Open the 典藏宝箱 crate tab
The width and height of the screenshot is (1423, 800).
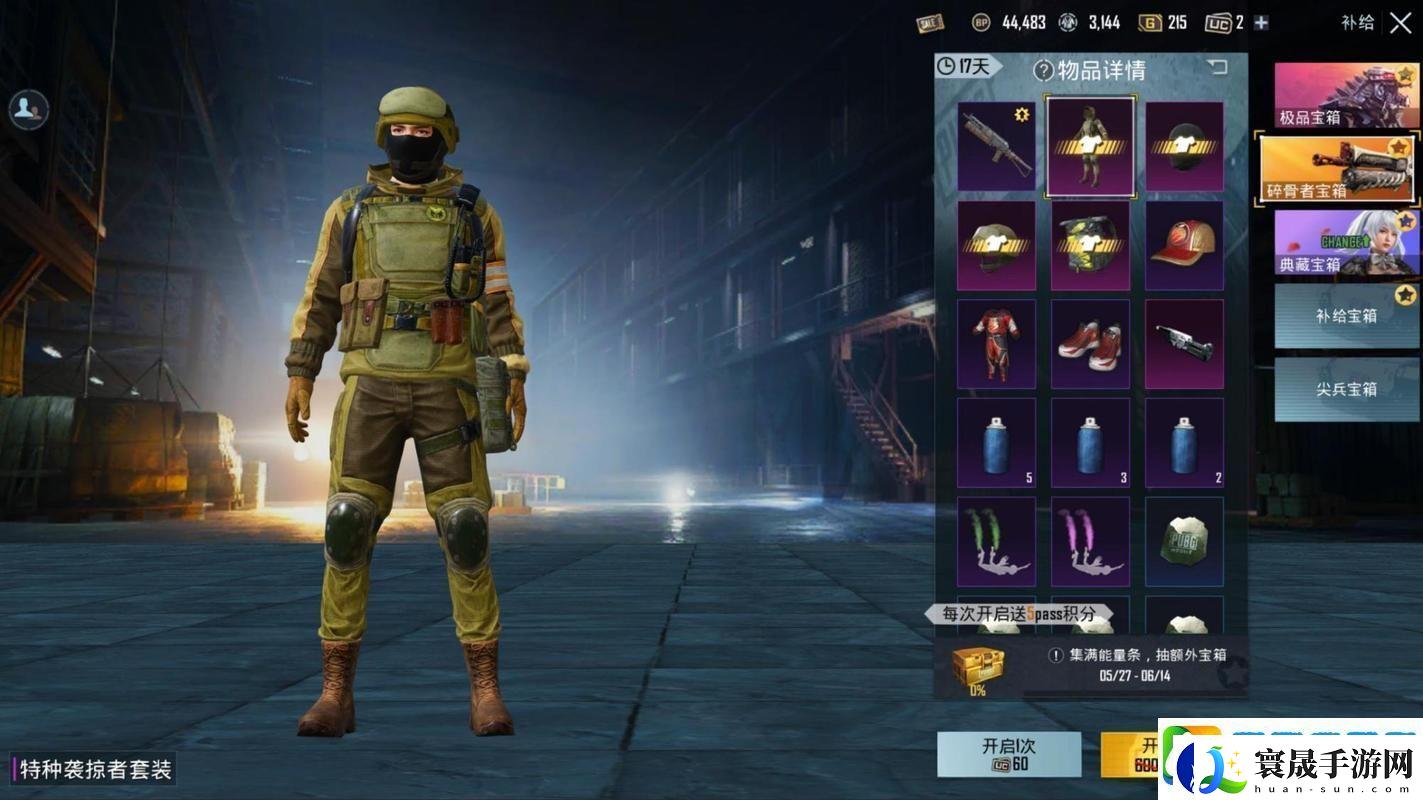1346,243
